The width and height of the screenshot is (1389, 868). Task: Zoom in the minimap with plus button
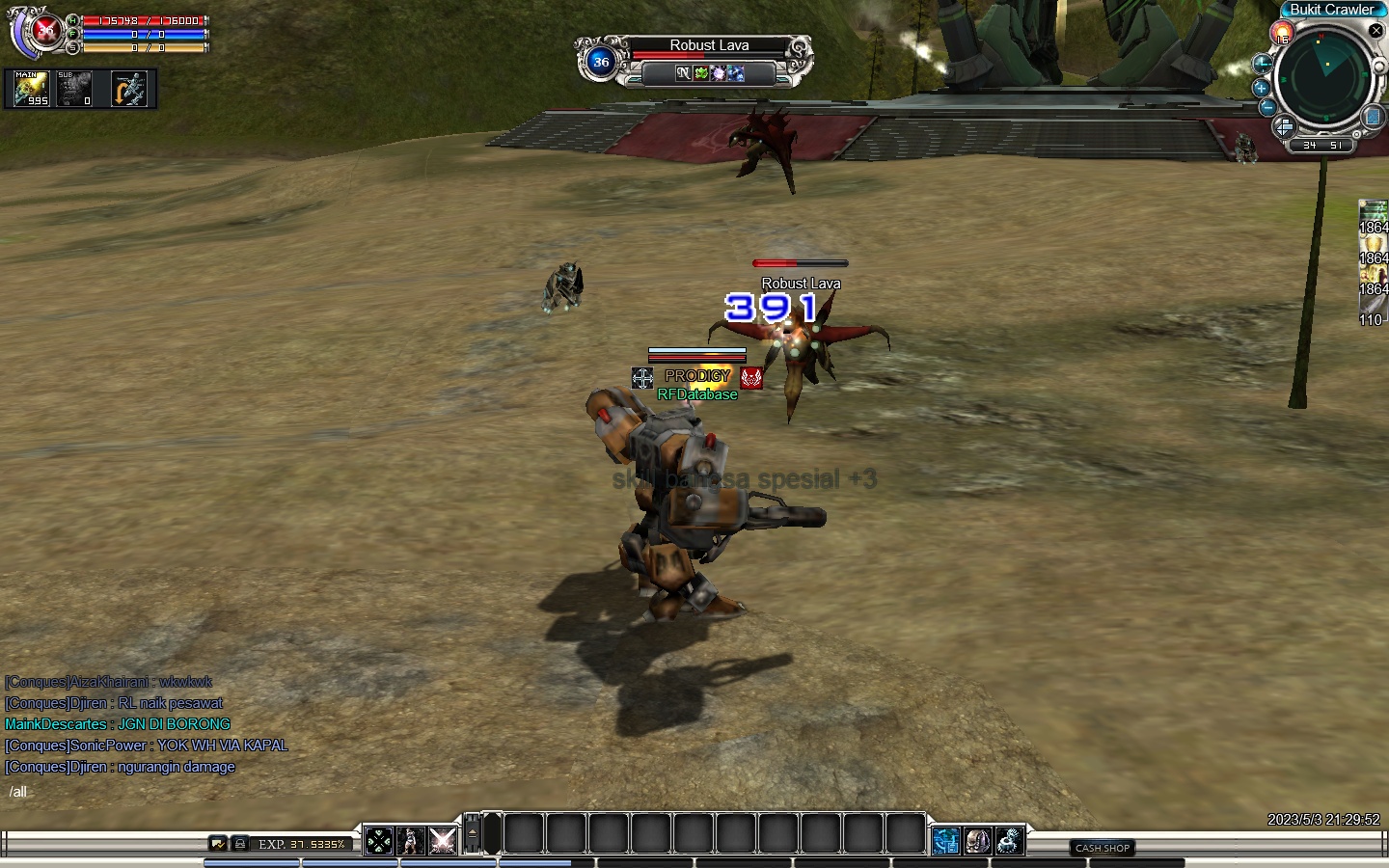1261,88
